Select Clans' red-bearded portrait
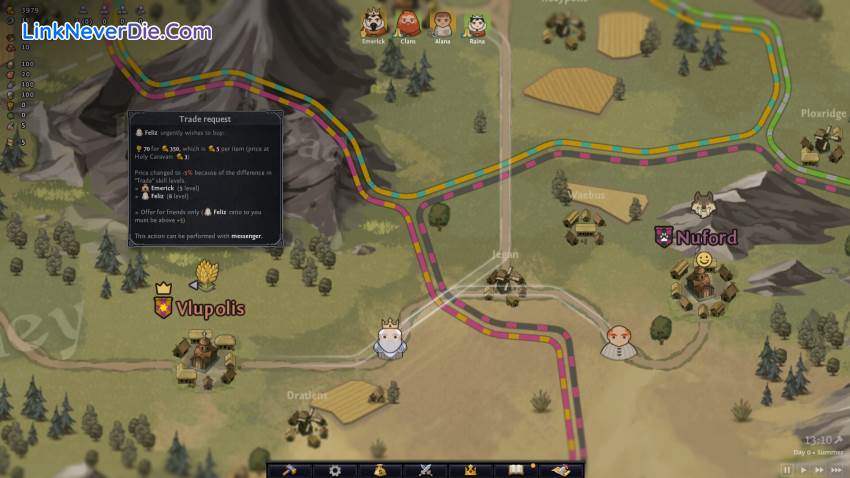 point(407,22)
